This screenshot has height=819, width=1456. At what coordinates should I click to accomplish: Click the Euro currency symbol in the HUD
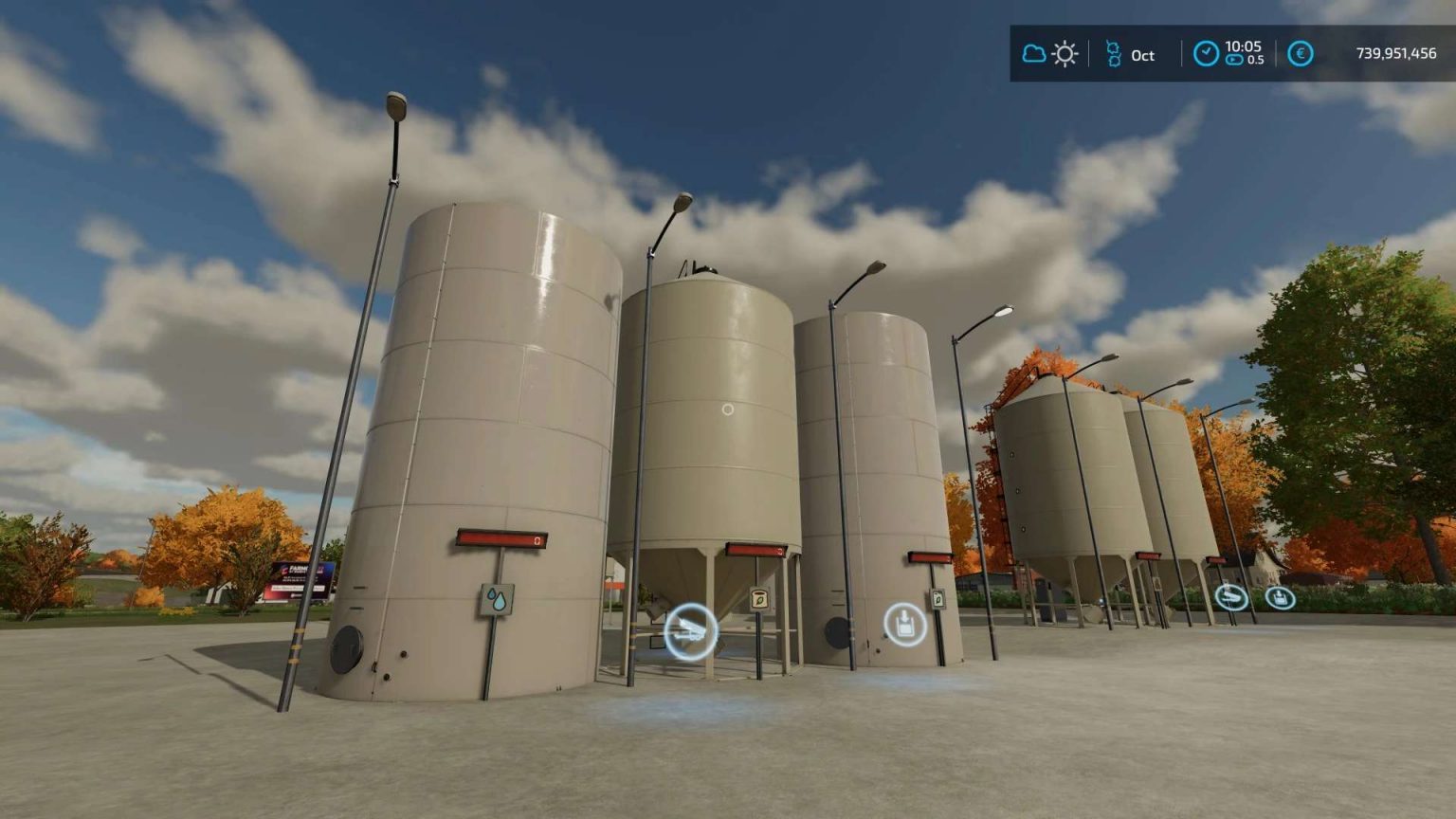1301,54
